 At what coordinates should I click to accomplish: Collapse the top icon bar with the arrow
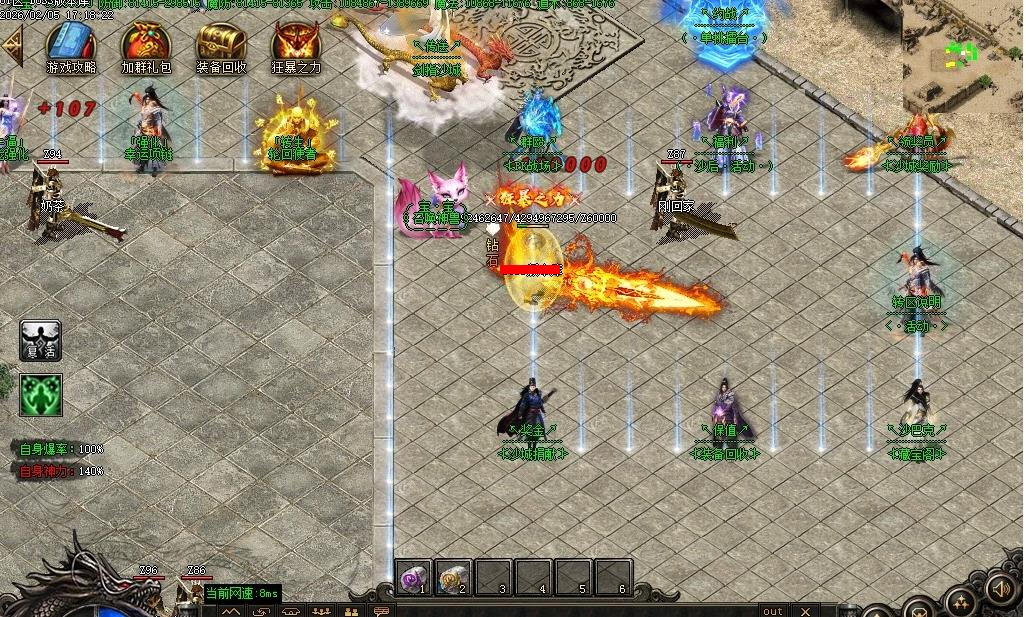tap(12, 45)
